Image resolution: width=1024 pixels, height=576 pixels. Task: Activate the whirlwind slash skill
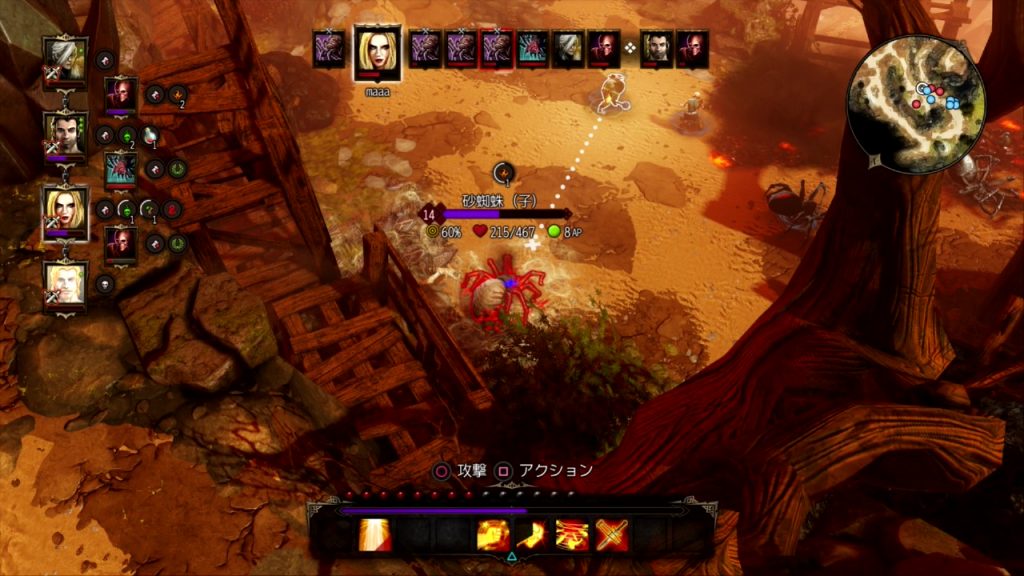[x=572, y=536]
